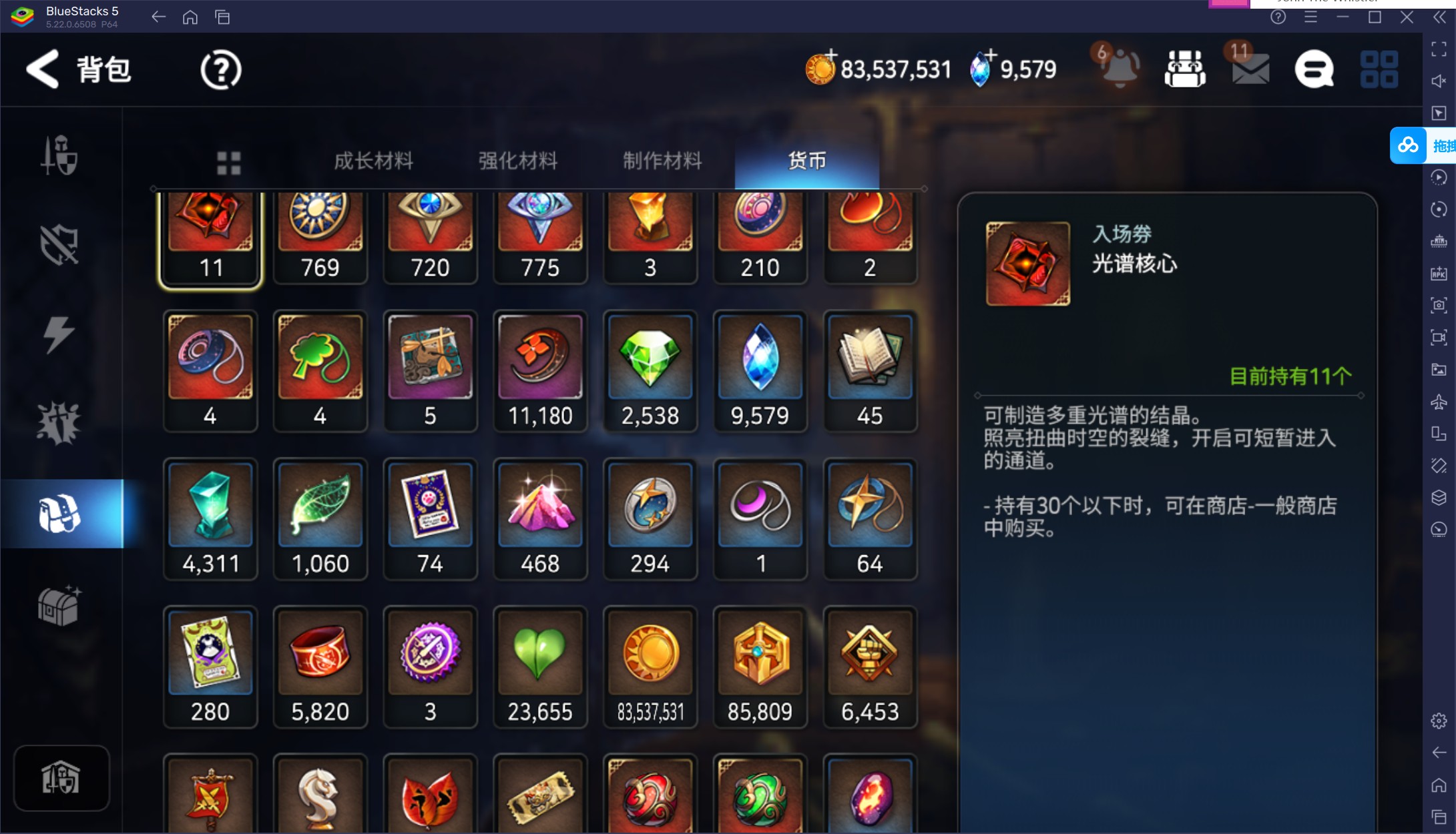Select the blue crystal slot with 9,579
This screenshot has height=834, width=1456.
[x=760, y=371]
